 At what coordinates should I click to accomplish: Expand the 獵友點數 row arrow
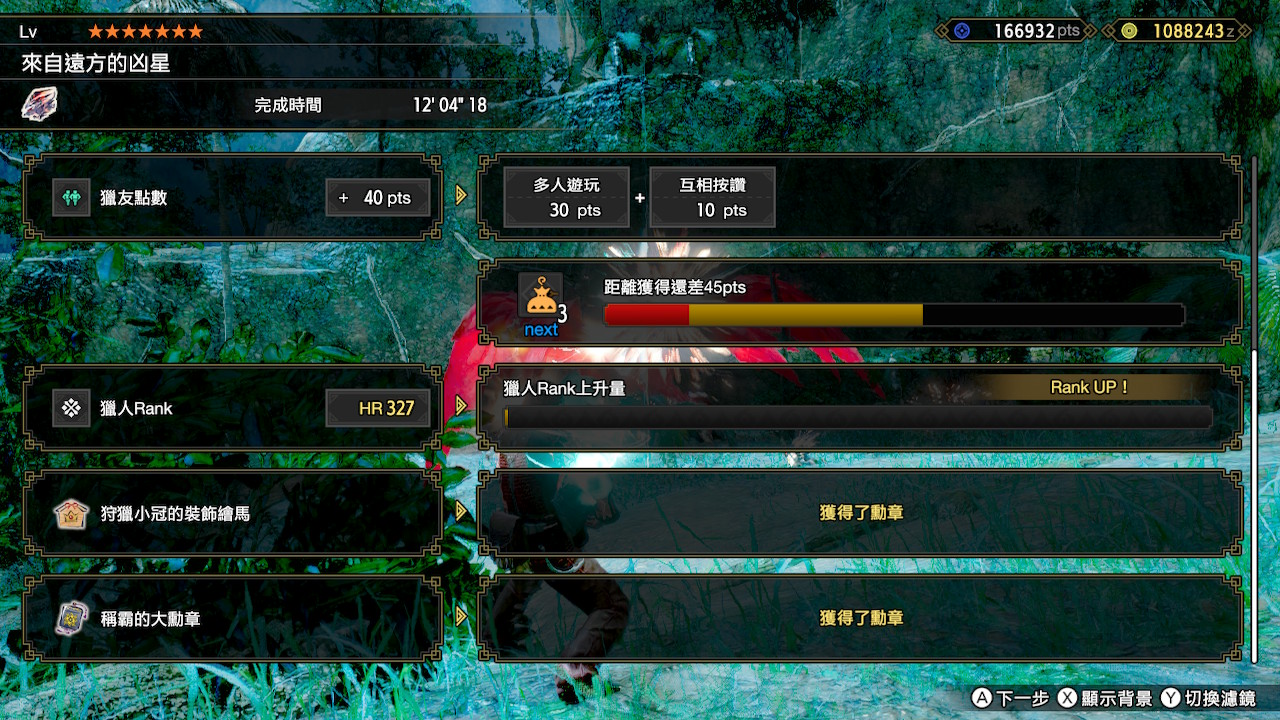click(x=461, y=197)
